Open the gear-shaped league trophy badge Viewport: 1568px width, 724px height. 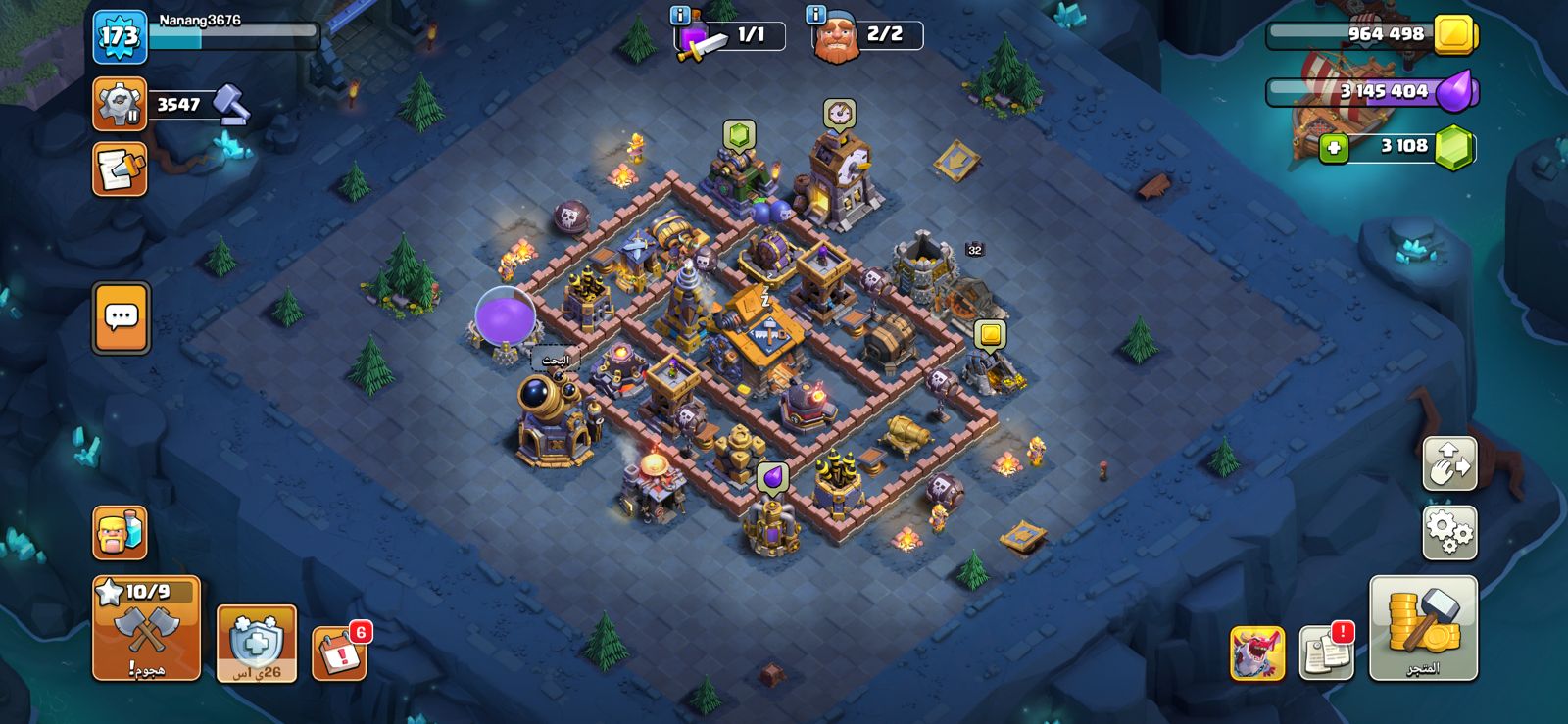pyautogui.click(x=120, y=104)
